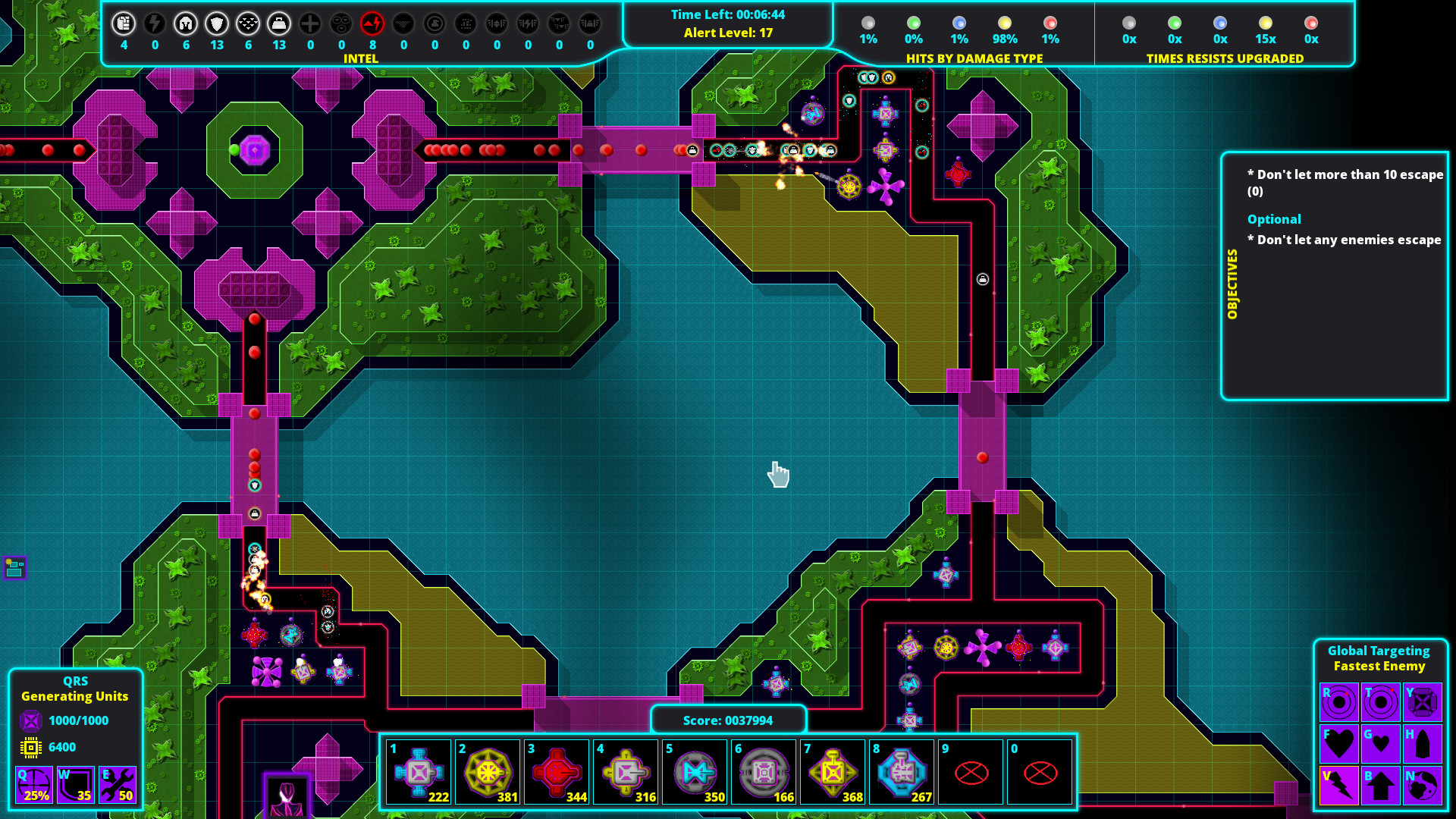Viewport: 1456px width, 819px height.
Task: Select the tower in slot 8 costing 267
Action: tap(902, 772)
